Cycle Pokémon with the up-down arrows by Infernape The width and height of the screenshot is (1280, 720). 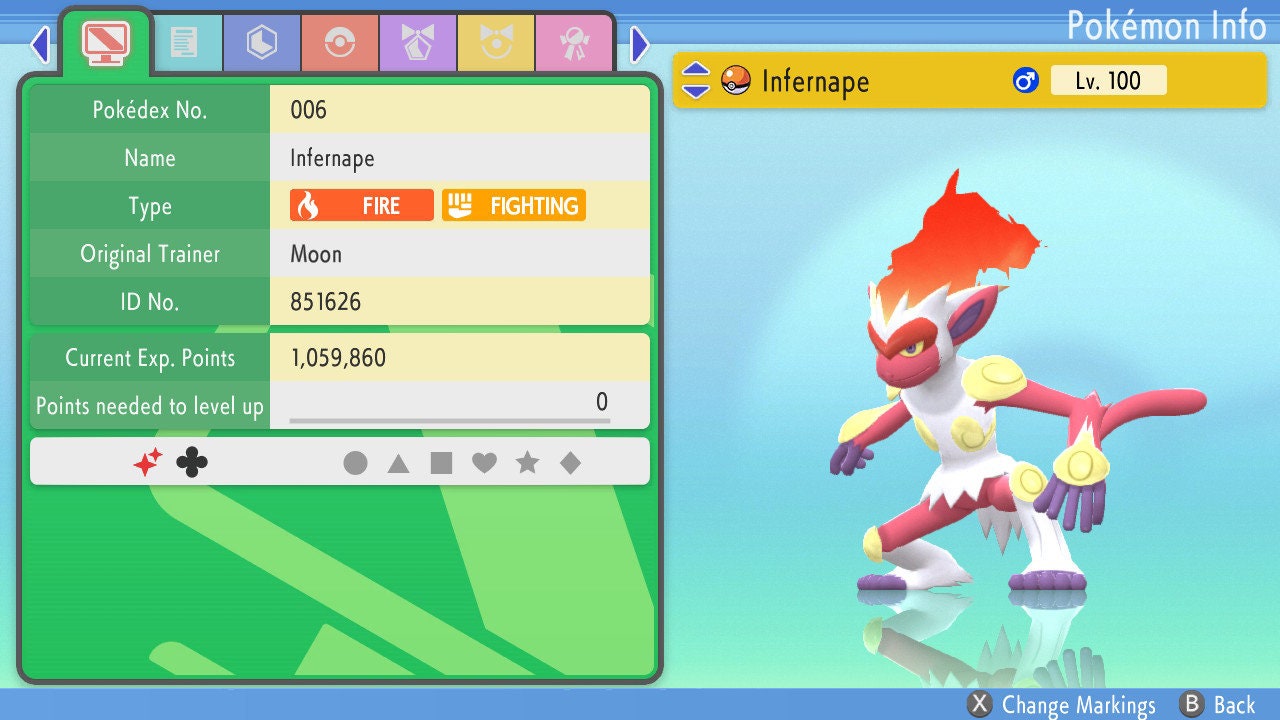pos(696,81)
